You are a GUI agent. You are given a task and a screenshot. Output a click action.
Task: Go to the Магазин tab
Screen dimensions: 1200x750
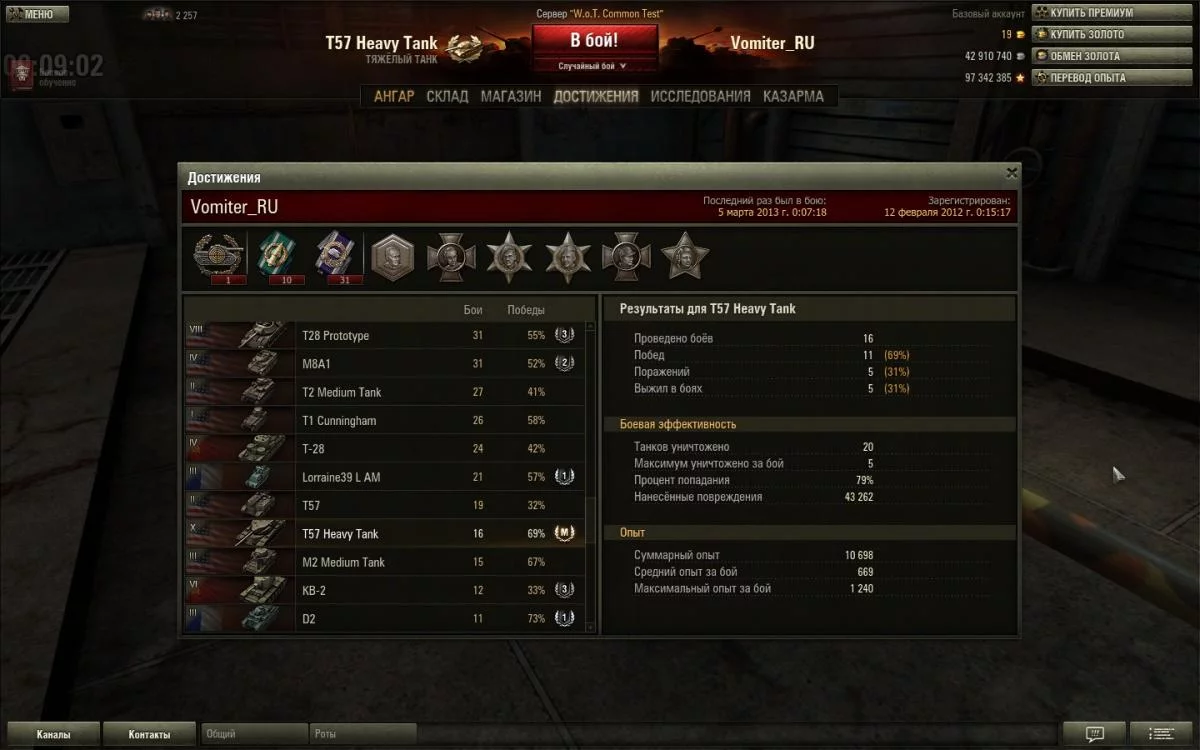click(x=511, y=97)
